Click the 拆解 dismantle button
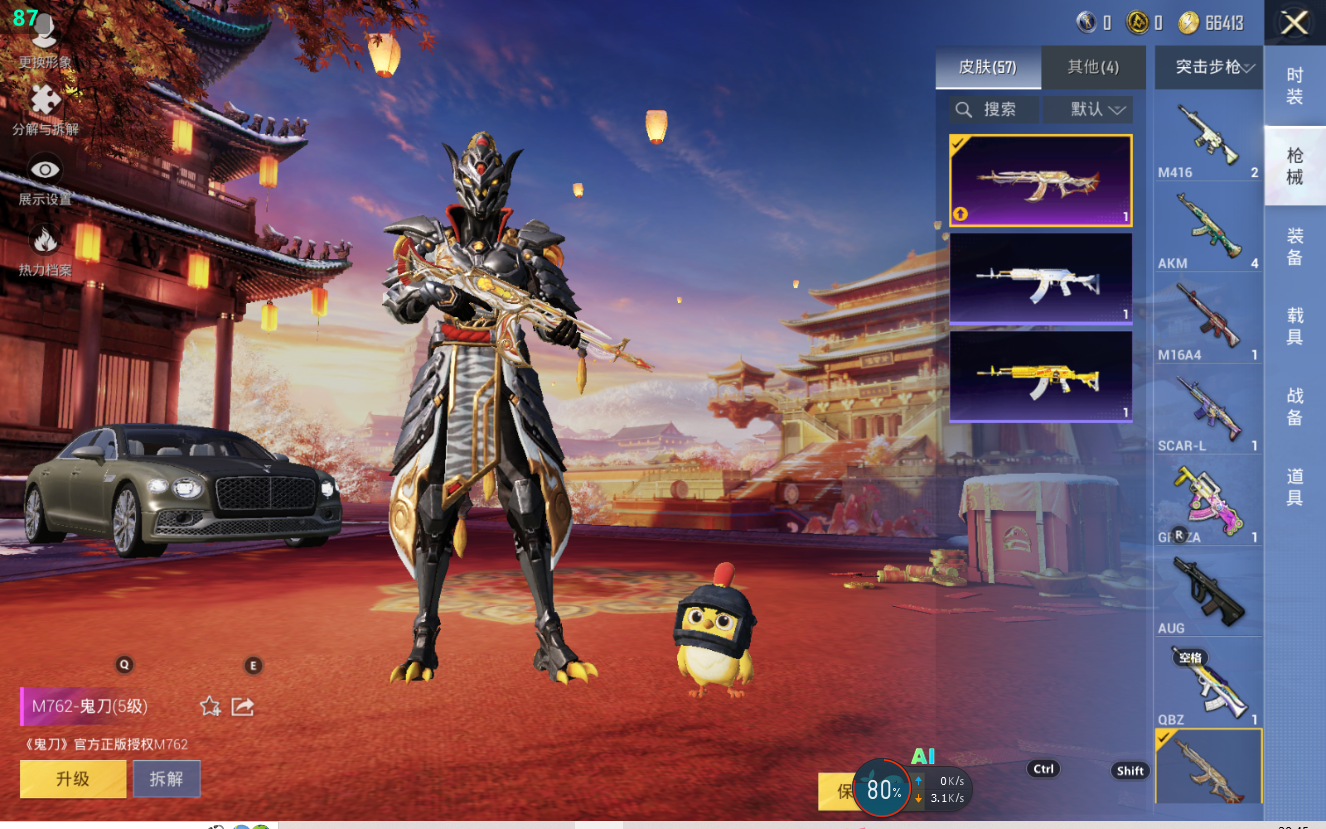The width and height of the screenshot is (1326, 829). point(166,779)
